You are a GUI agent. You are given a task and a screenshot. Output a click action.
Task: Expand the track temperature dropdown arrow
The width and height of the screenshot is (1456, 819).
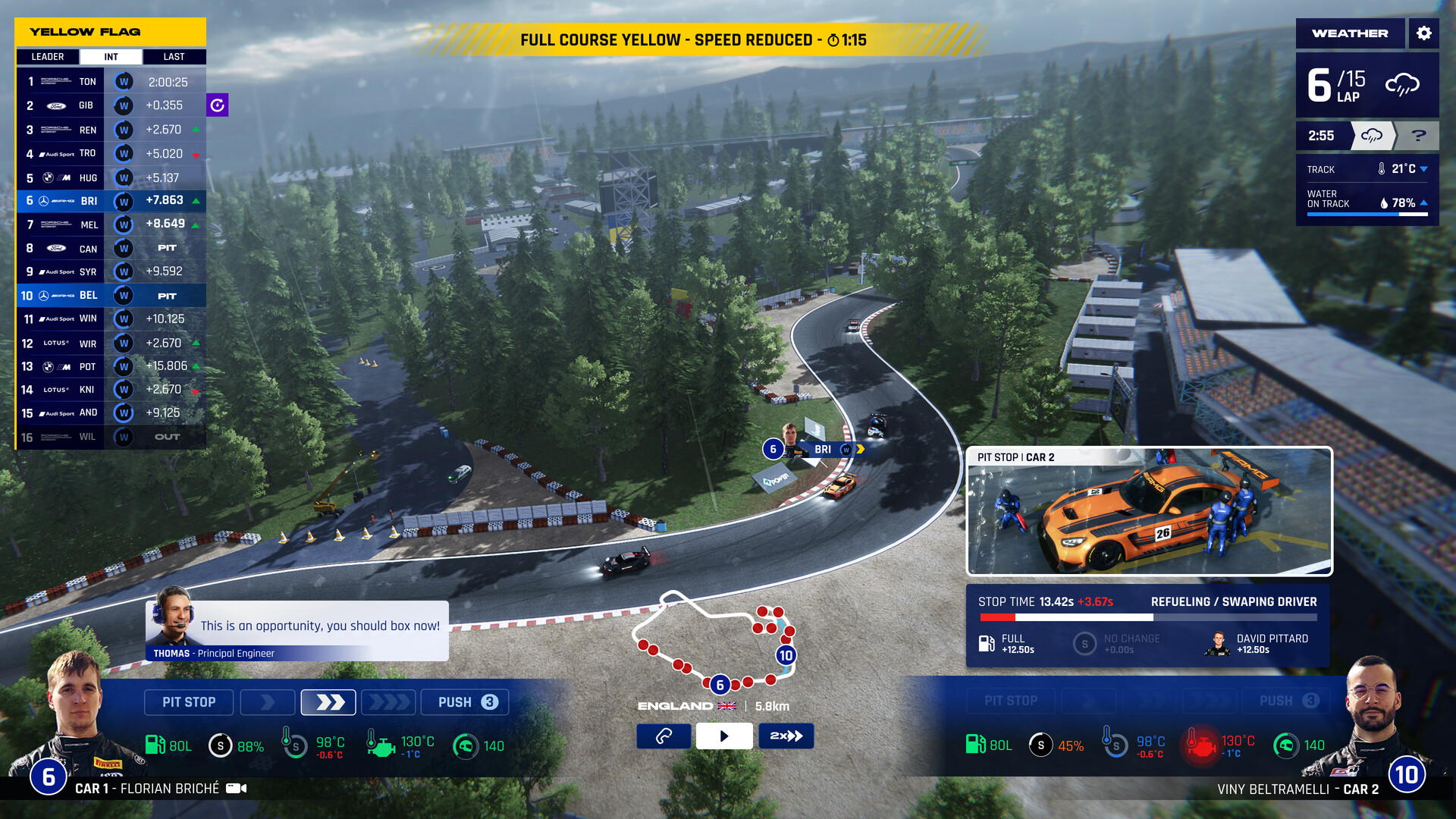click(x=1424, y=169)
